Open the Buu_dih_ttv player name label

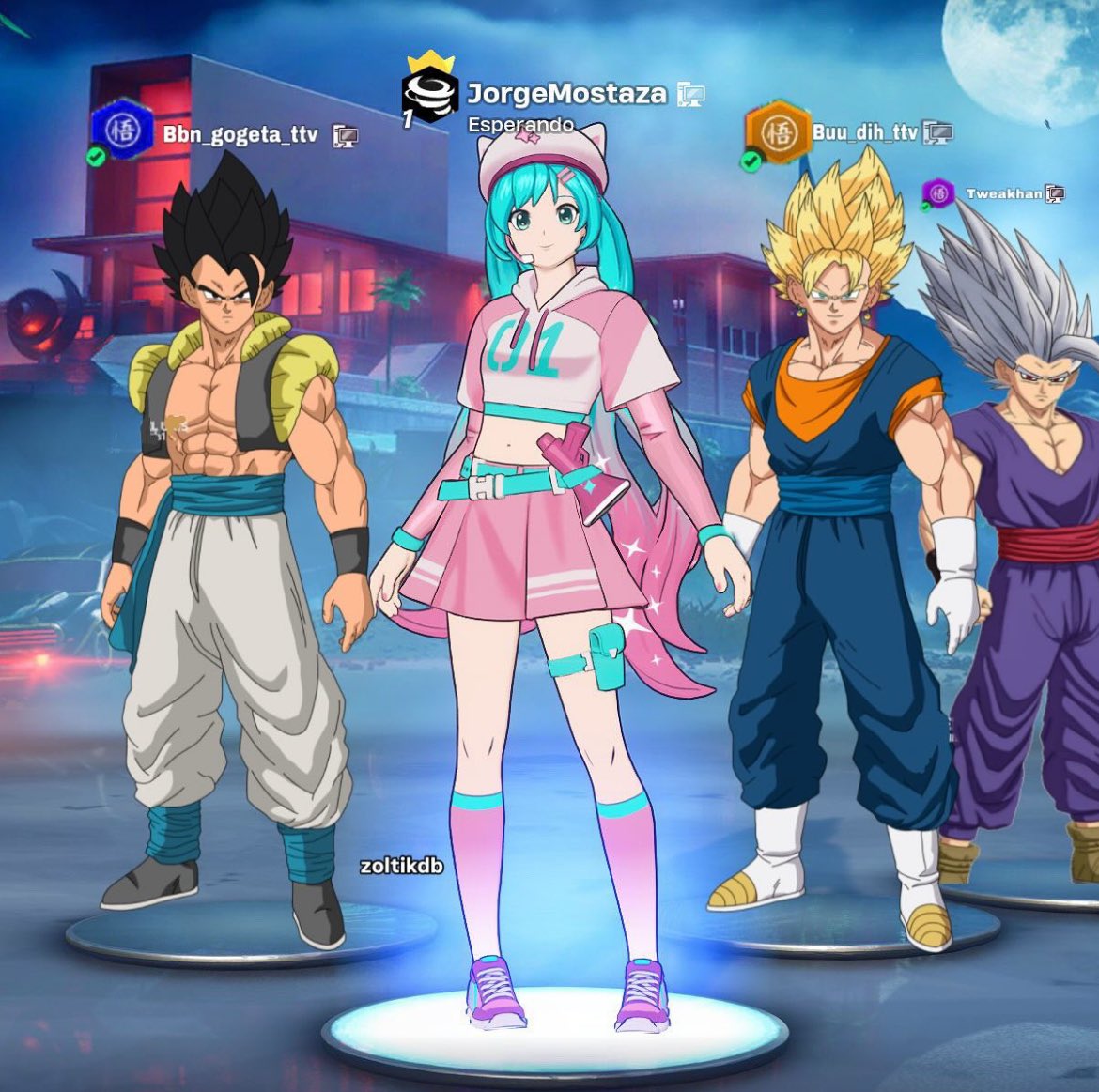coord(864,132)
